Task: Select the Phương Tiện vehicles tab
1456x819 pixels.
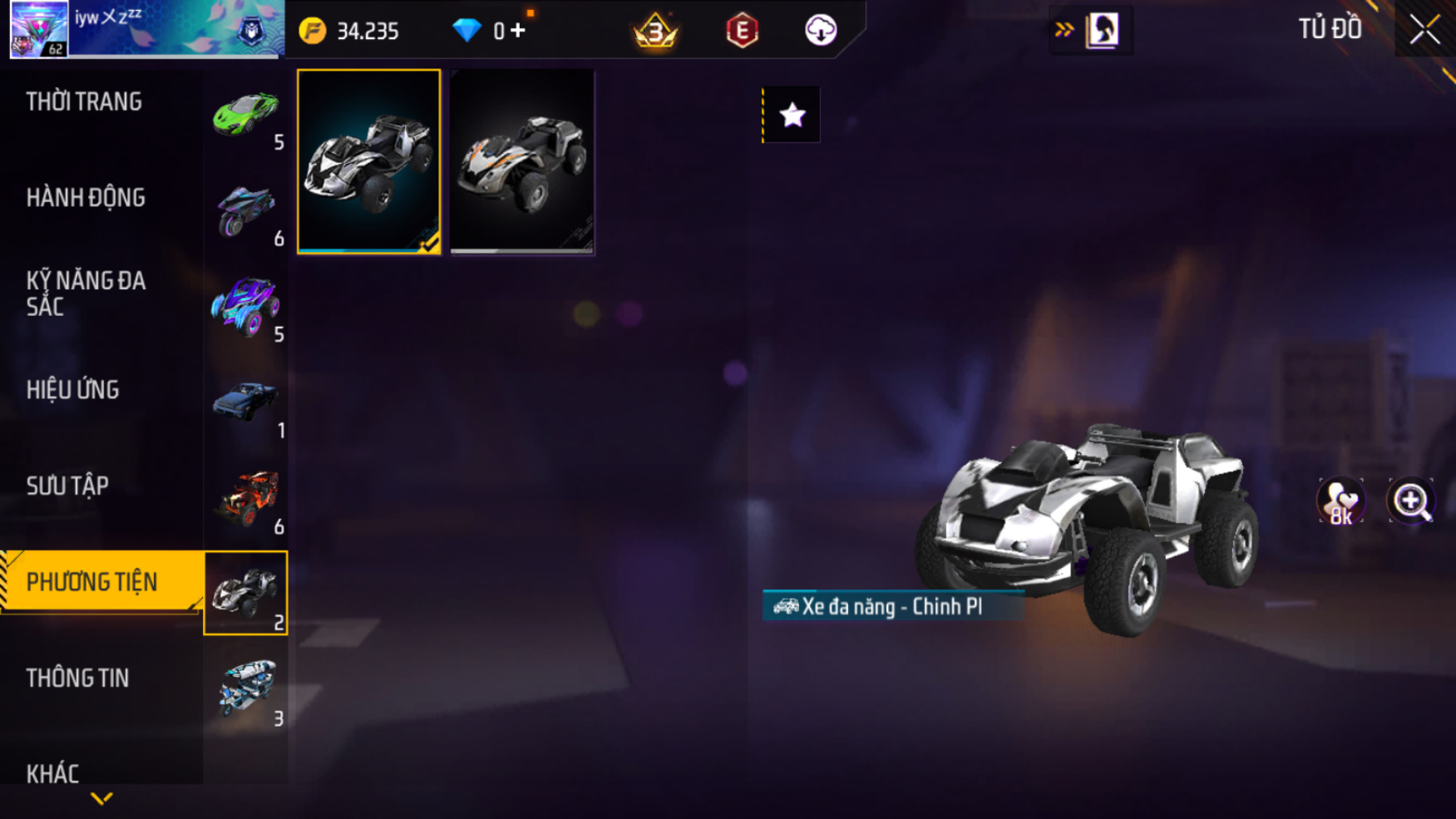Action: point(92,582)
